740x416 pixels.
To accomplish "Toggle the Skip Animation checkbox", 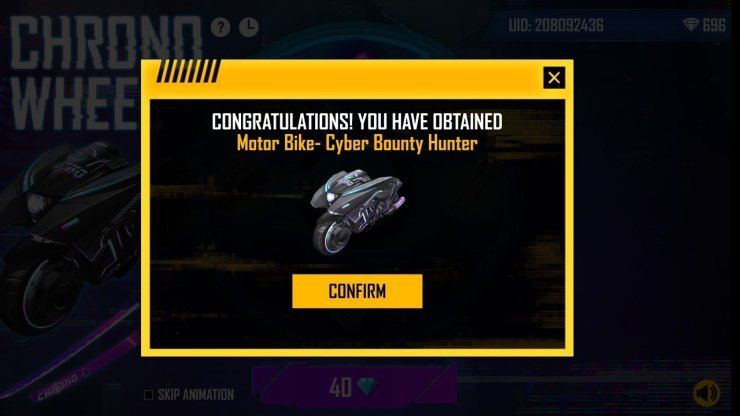I will 149,394.
